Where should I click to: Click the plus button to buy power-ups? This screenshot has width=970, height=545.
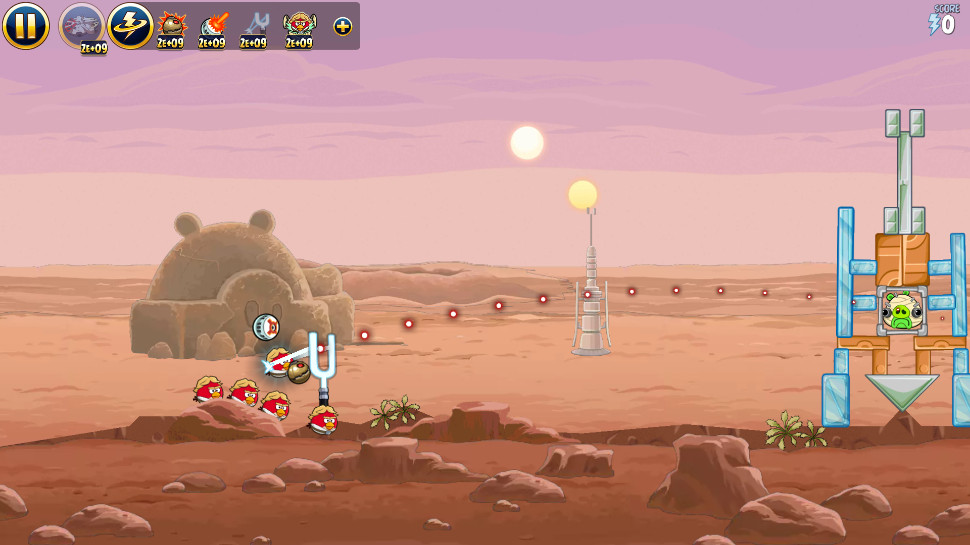(342, 26)
